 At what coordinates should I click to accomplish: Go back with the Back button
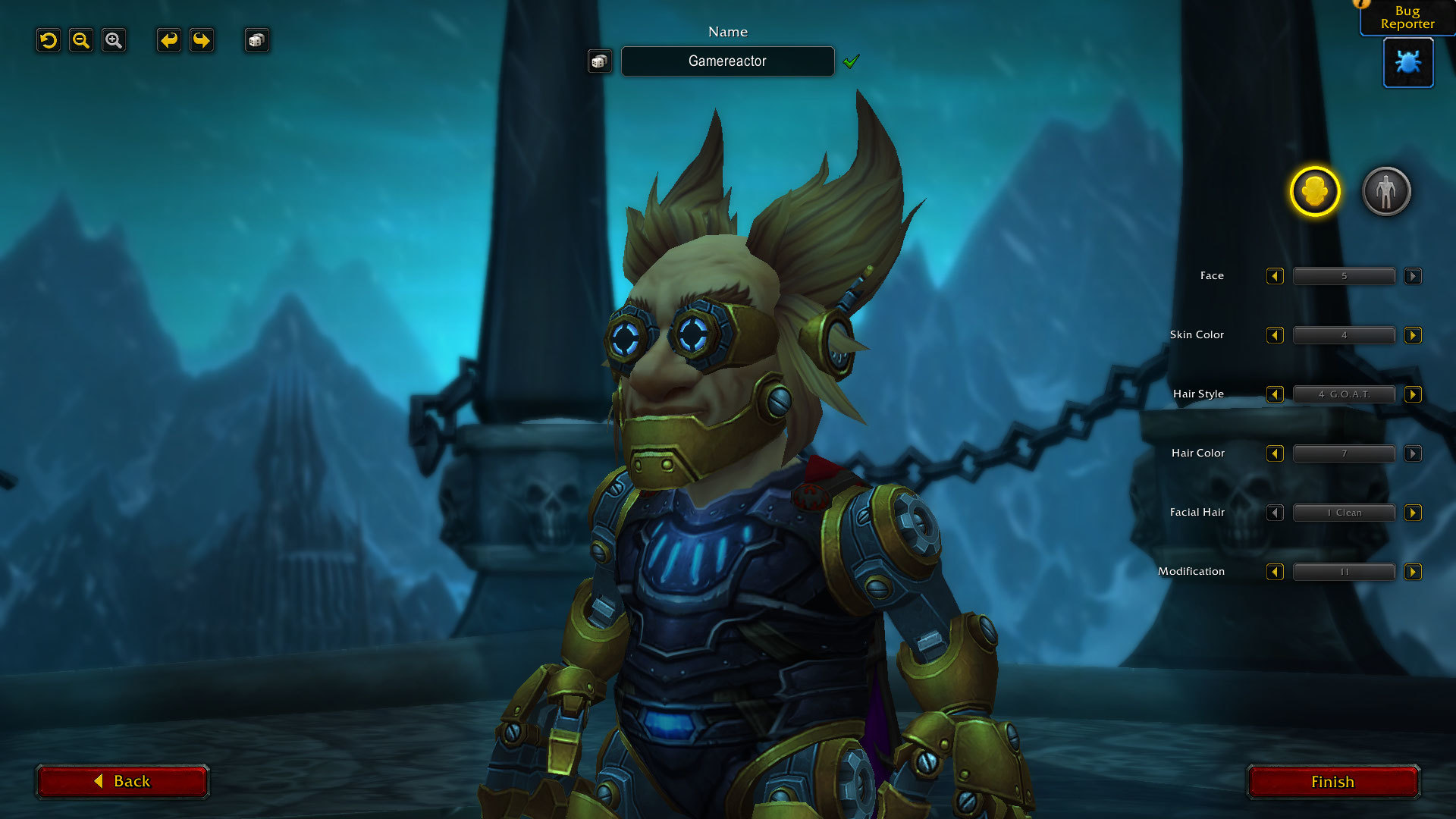coord(122,782)
